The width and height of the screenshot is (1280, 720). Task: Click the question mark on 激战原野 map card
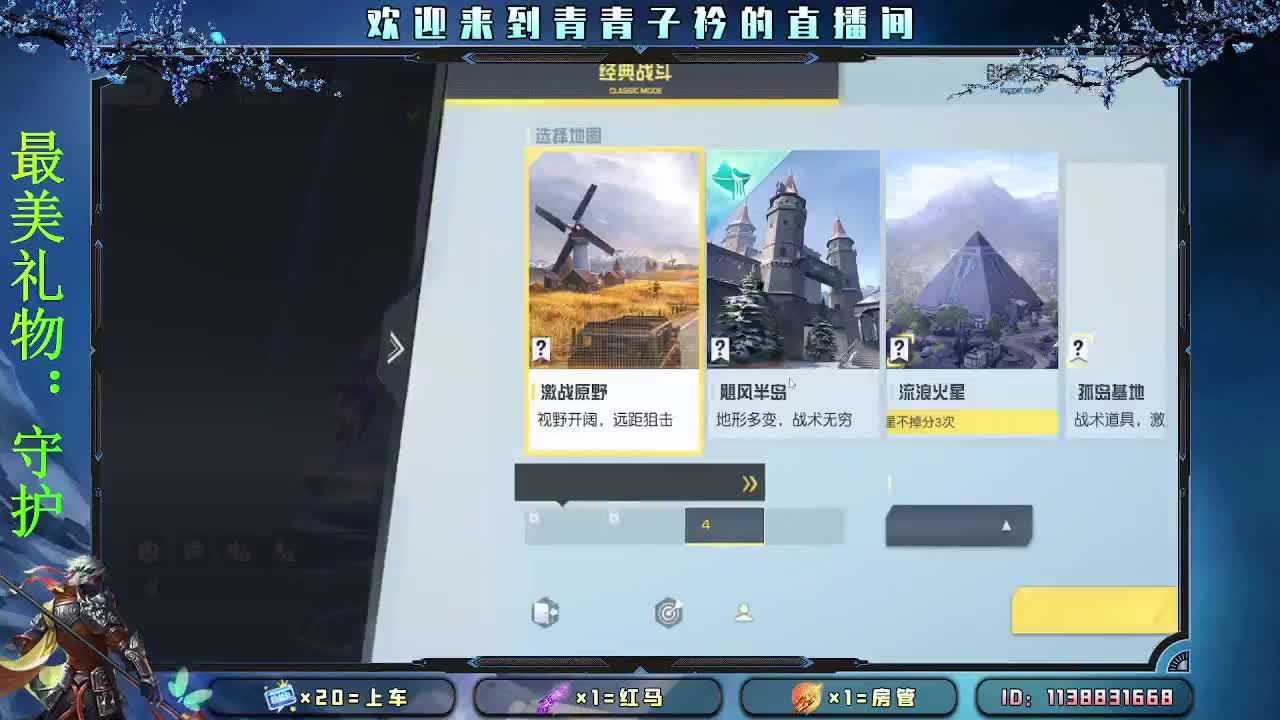[540, 349]
